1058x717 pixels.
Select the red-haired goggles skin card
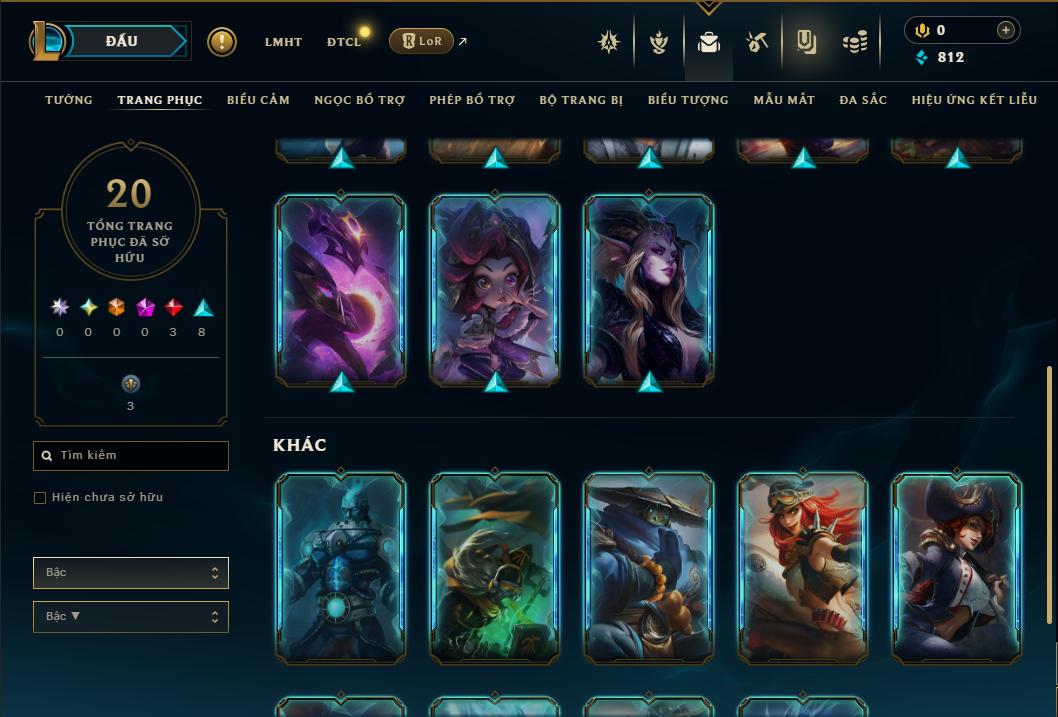pos(803,567)
